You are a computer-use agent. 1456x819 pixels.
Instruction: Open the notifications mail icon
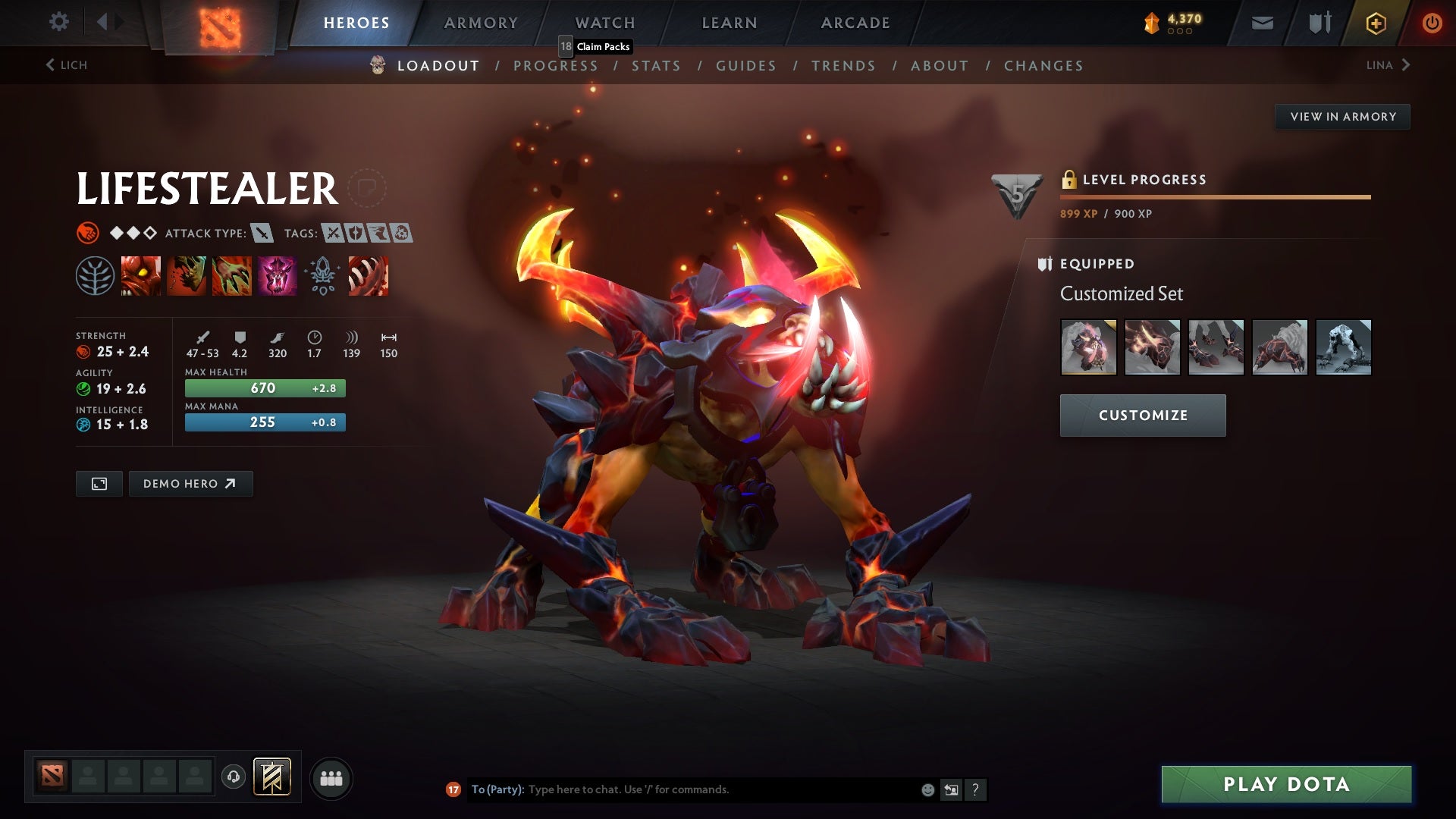click(1262, 23)
